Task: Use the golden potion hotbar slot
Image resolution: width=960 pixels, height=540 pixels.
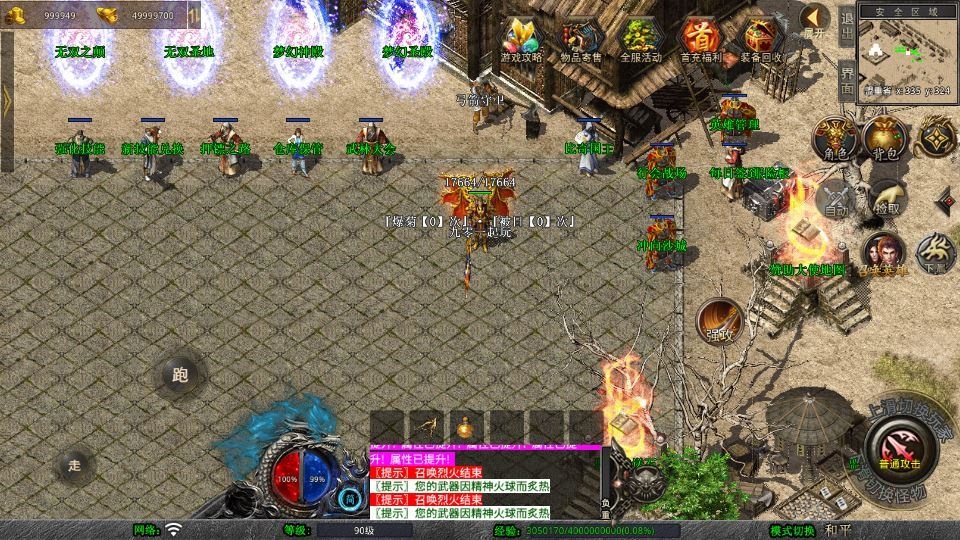Action: (x=463, y=426)
